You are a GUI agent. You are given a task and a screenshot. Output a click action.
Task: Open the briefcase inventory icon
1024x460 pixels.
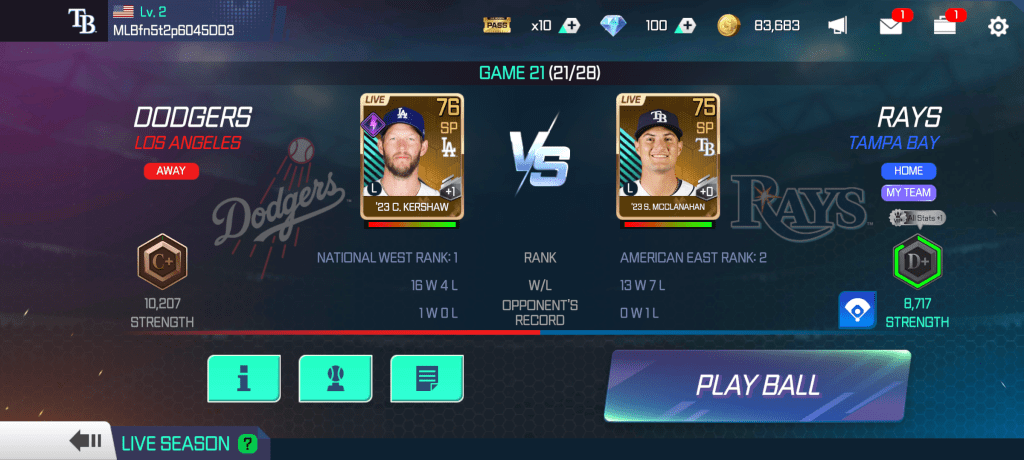pyautogui.click(x=944, y=26)
